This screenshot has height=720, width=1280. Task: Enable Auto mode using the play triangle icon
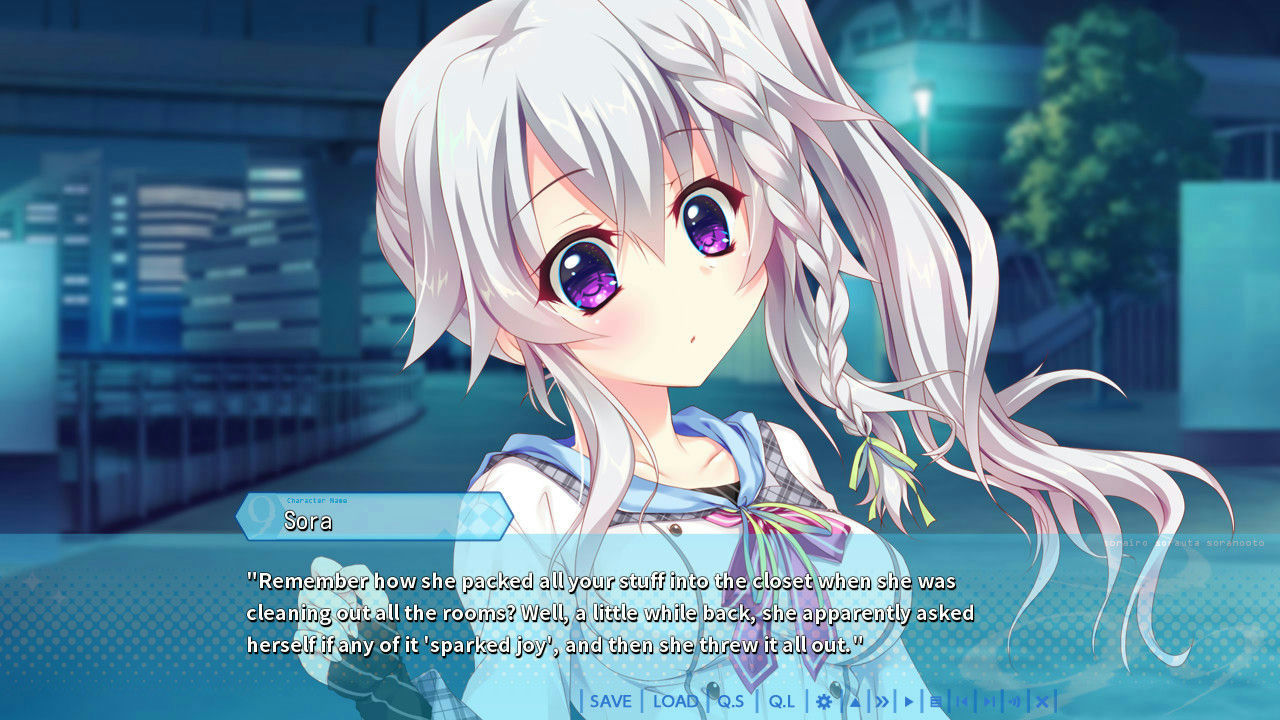click(909, 701)
